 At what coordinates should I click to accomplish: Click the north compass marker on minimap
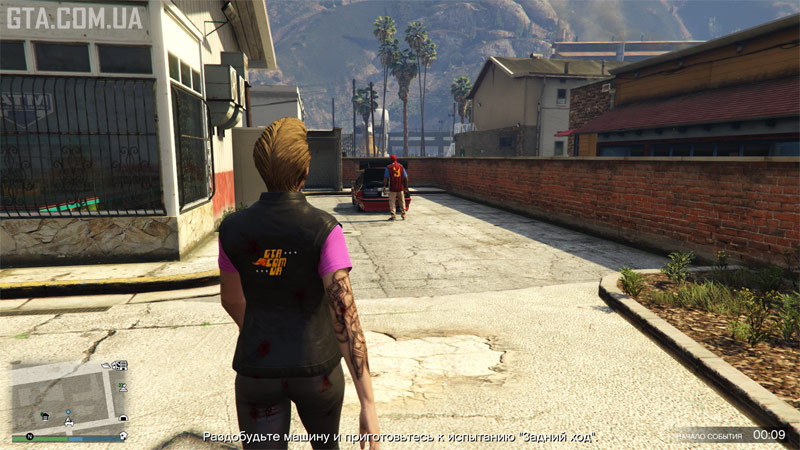pos(30,437)
